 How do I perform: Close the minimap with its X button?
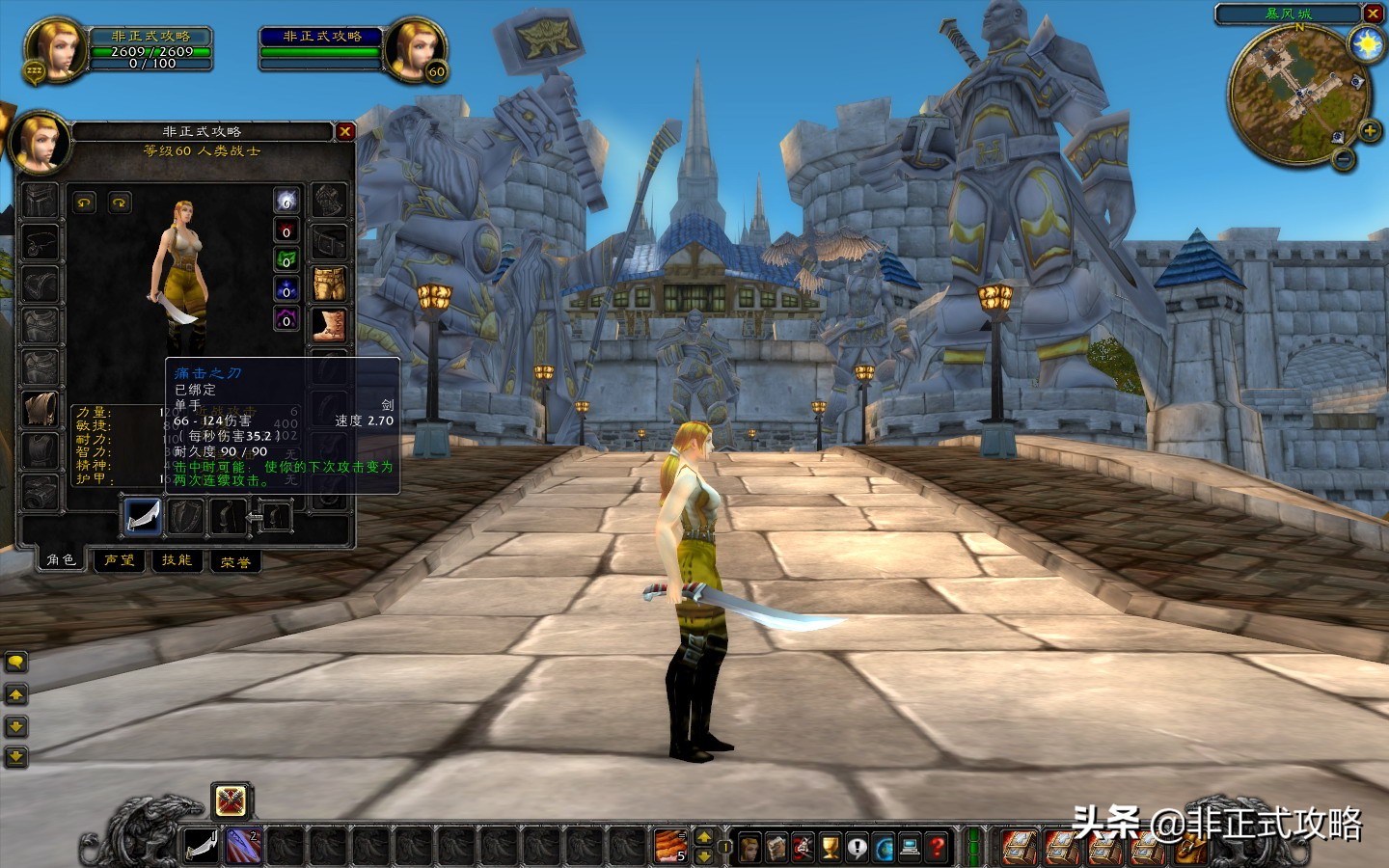pyautogui.click(x=1373, y=14)
